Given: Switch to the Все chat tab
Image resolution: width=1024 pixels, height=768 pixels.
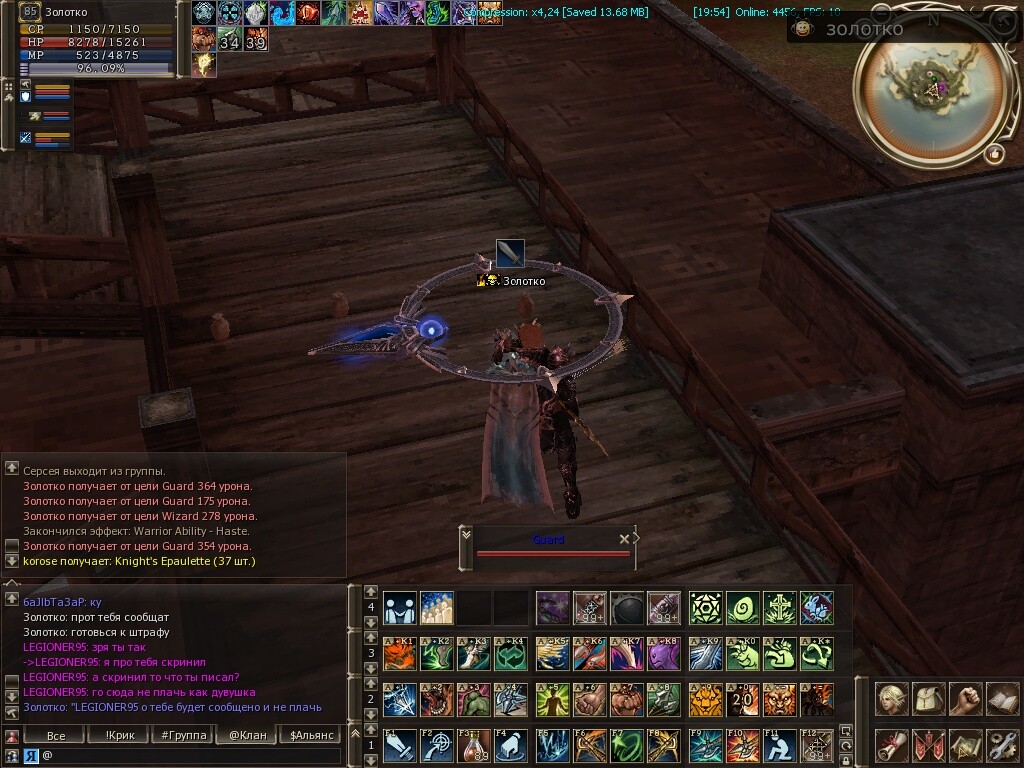Looking at the screenshot, I should [57, 736].
